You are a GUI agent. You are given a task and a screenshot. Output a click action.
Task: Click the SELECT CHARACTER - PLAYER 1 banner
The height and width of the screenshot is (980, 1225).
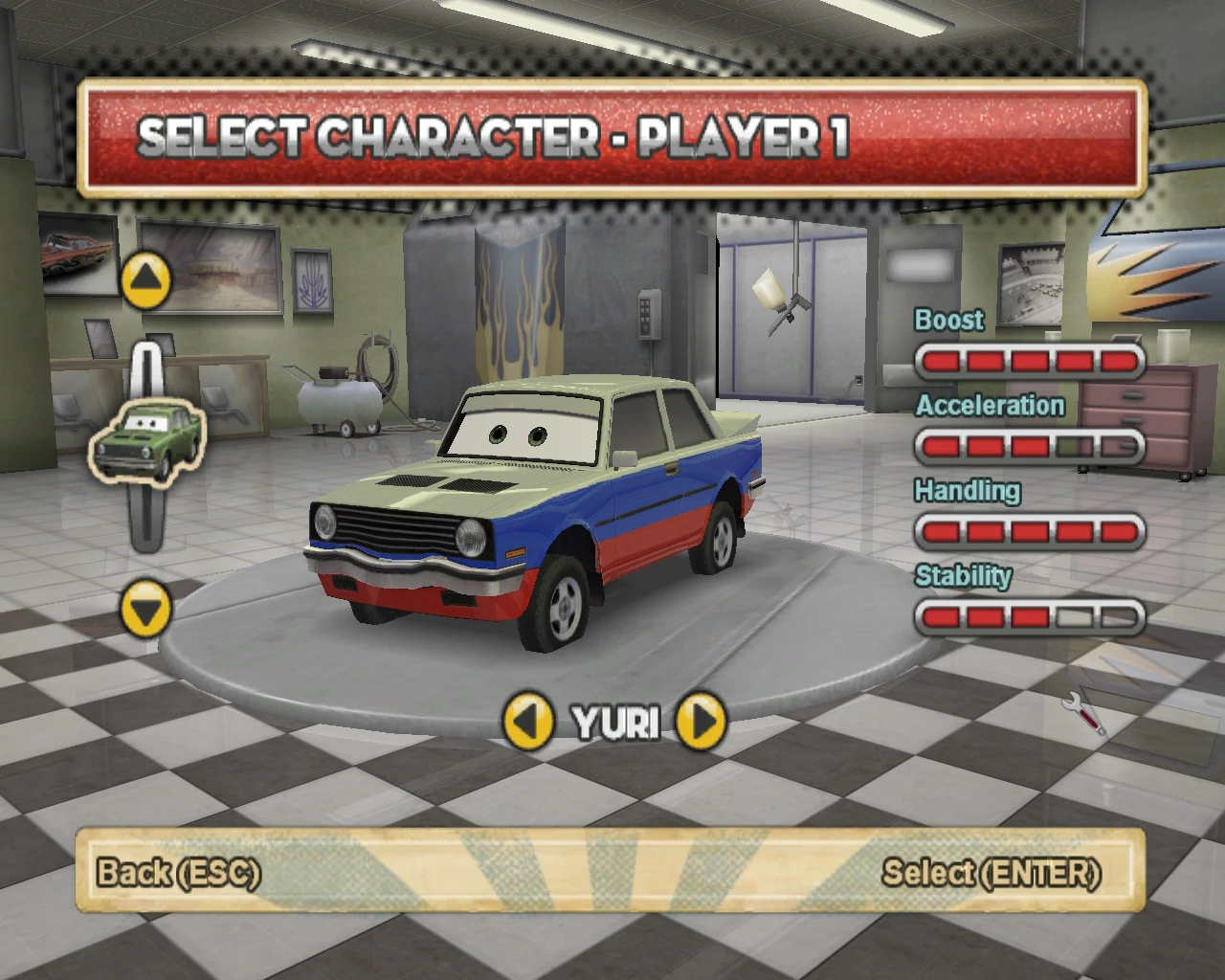[612, 139]
